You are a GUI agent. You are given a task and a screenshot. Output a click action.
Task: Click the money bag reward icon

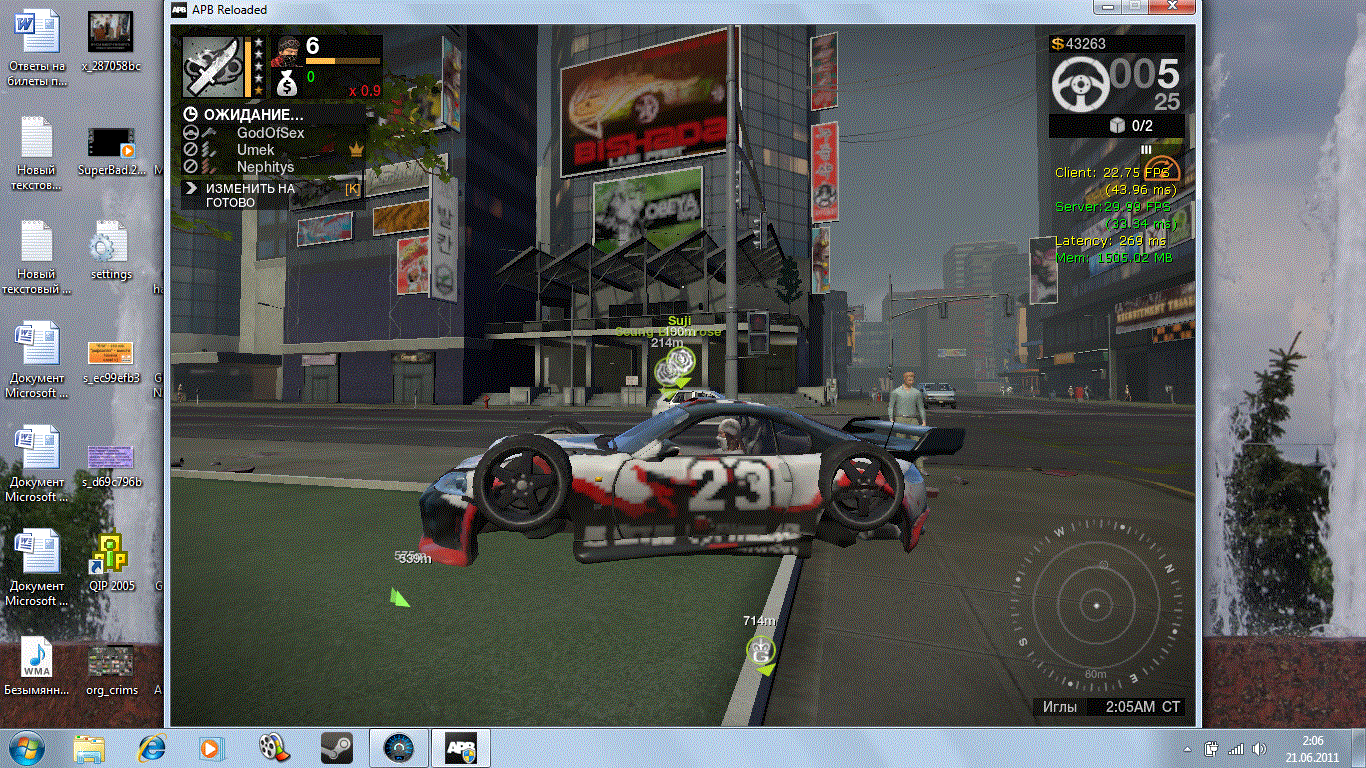click(x=286, y=80)
